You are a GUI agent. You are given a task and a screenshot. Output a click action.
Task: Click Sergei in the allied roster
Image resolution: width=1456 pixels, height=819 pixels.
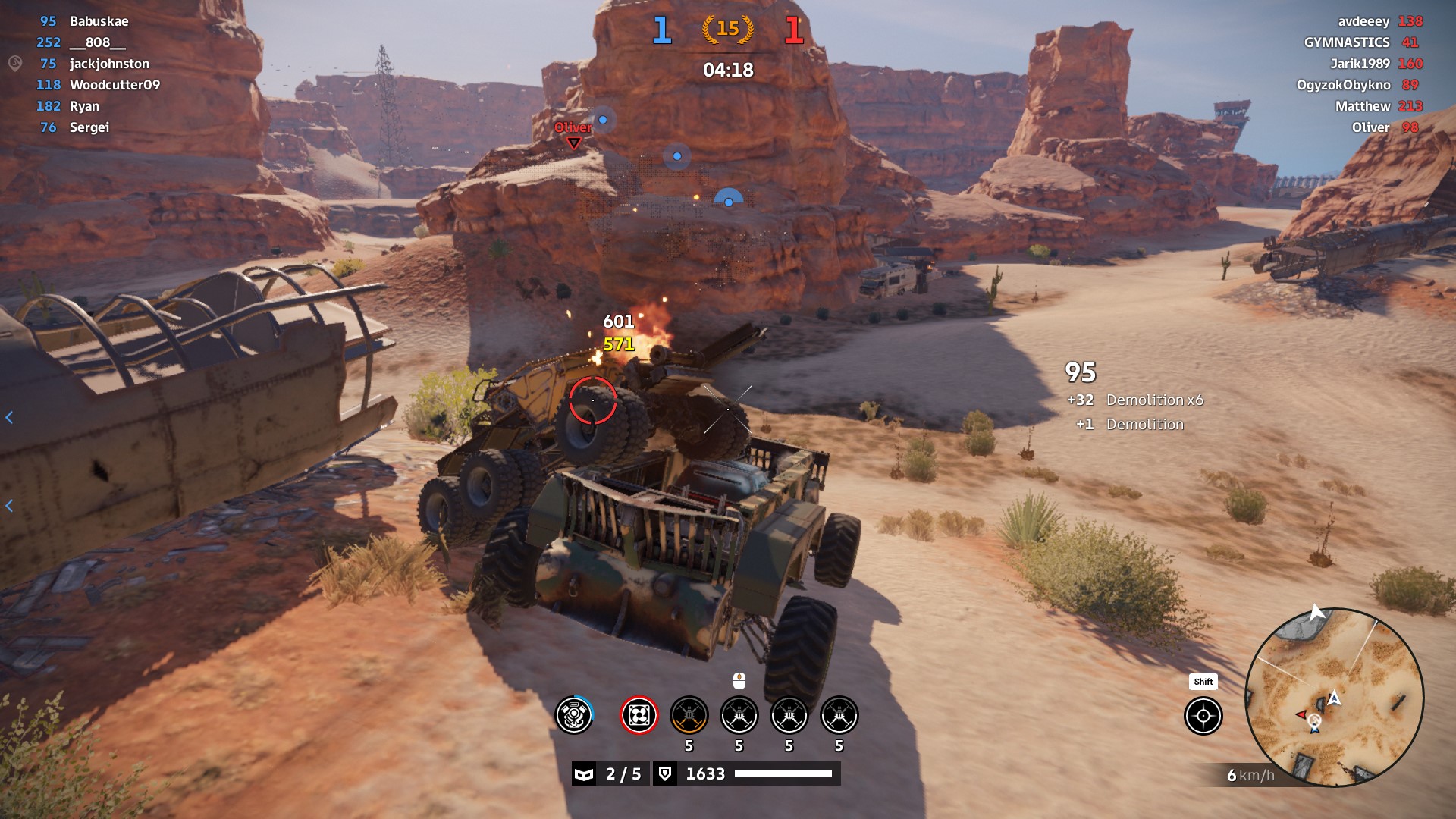(89, 127)
